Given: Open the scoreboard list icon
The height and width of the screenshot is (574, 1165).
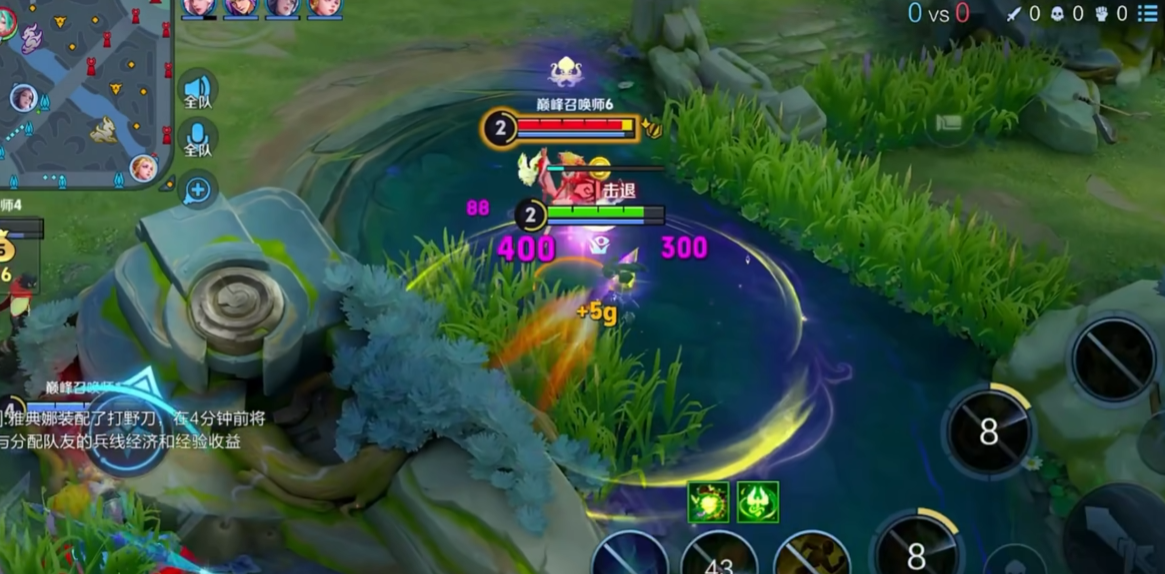Looking at the screenshot, I should 1146,13.
